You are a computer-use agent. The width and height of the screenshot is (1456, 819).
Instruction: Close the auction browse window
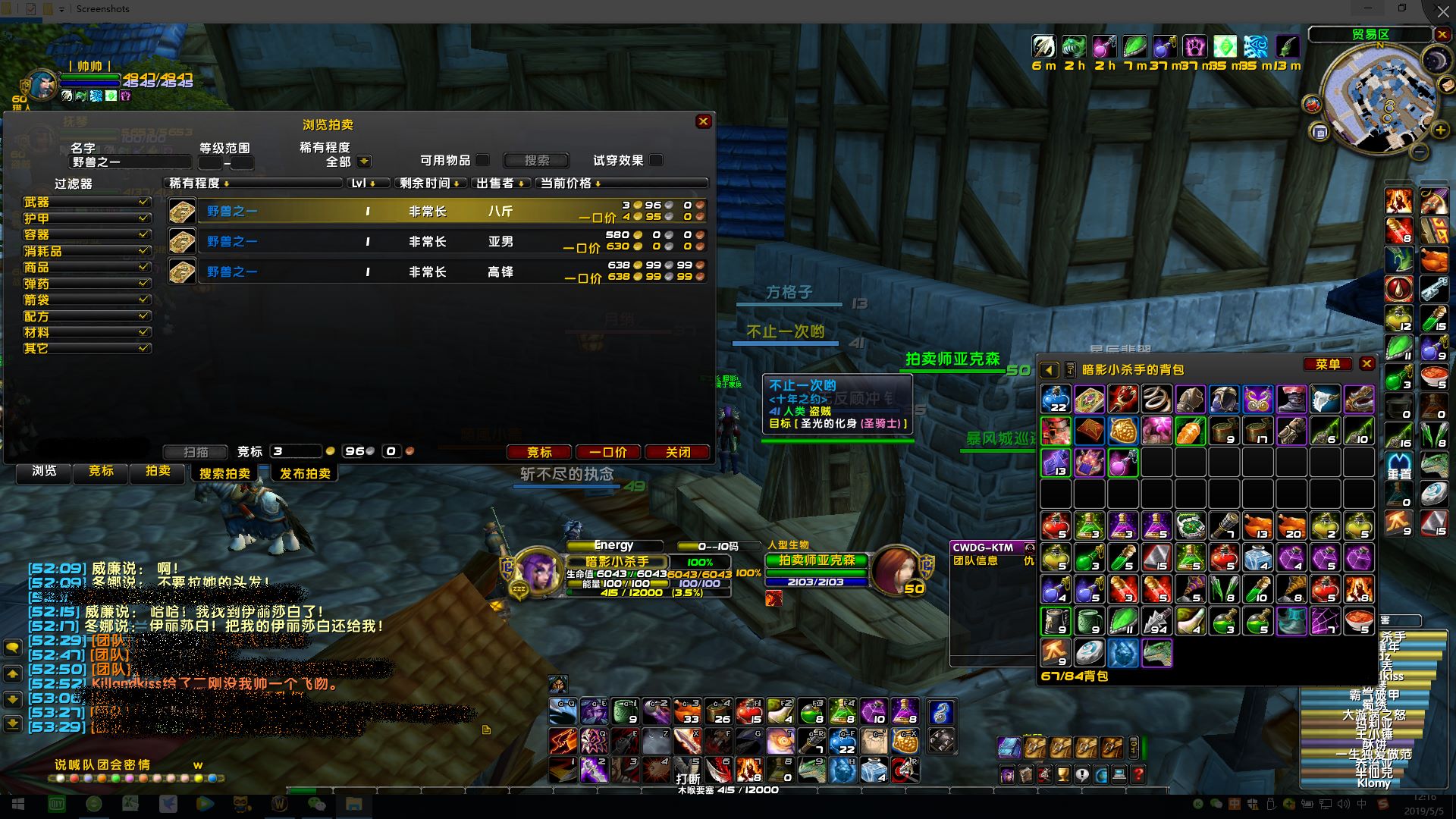coord(703,121)
